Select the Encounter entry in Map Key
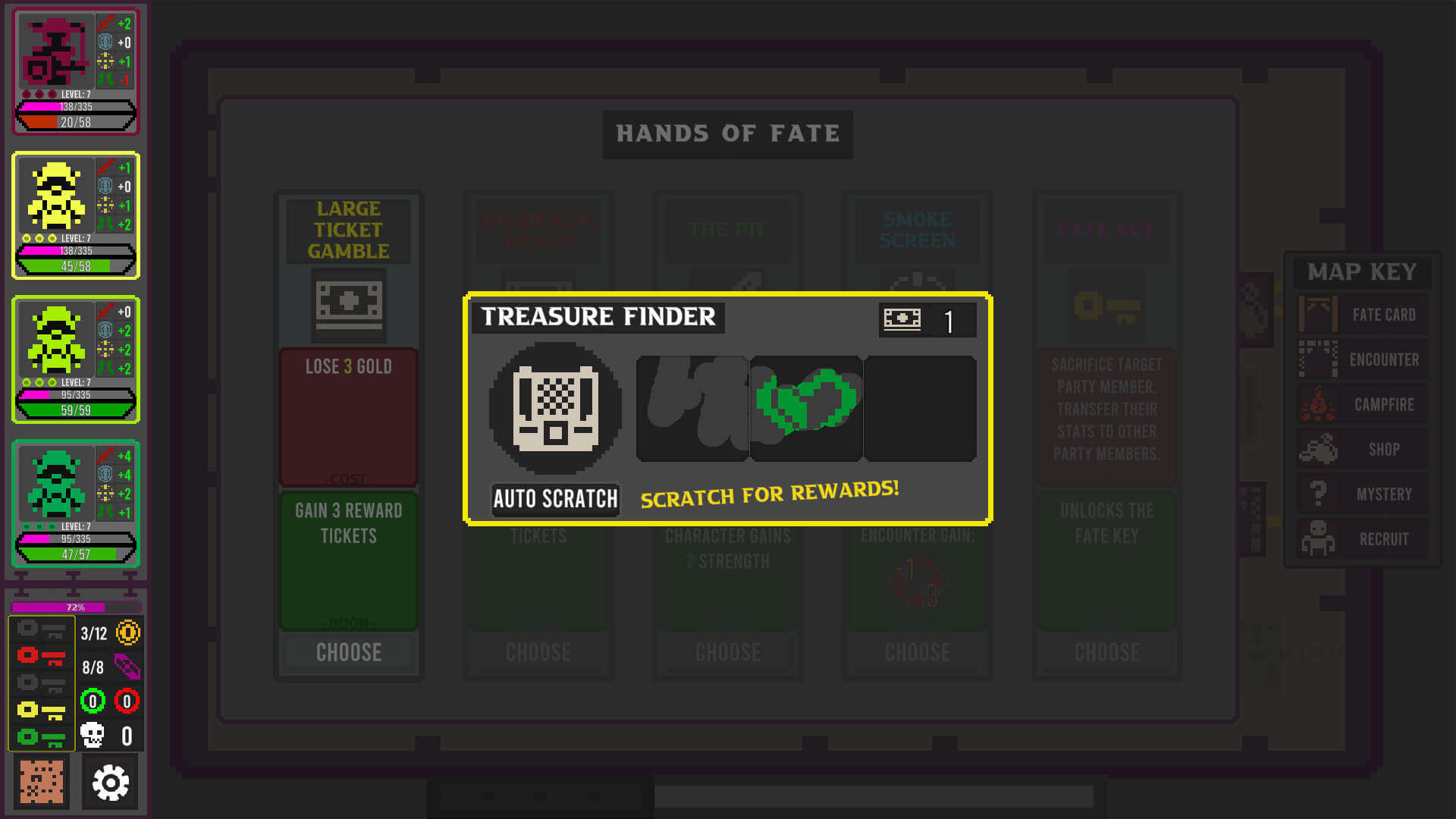Image resolution: width=1456 pixels, height=819 pixels. (1362, 359)
